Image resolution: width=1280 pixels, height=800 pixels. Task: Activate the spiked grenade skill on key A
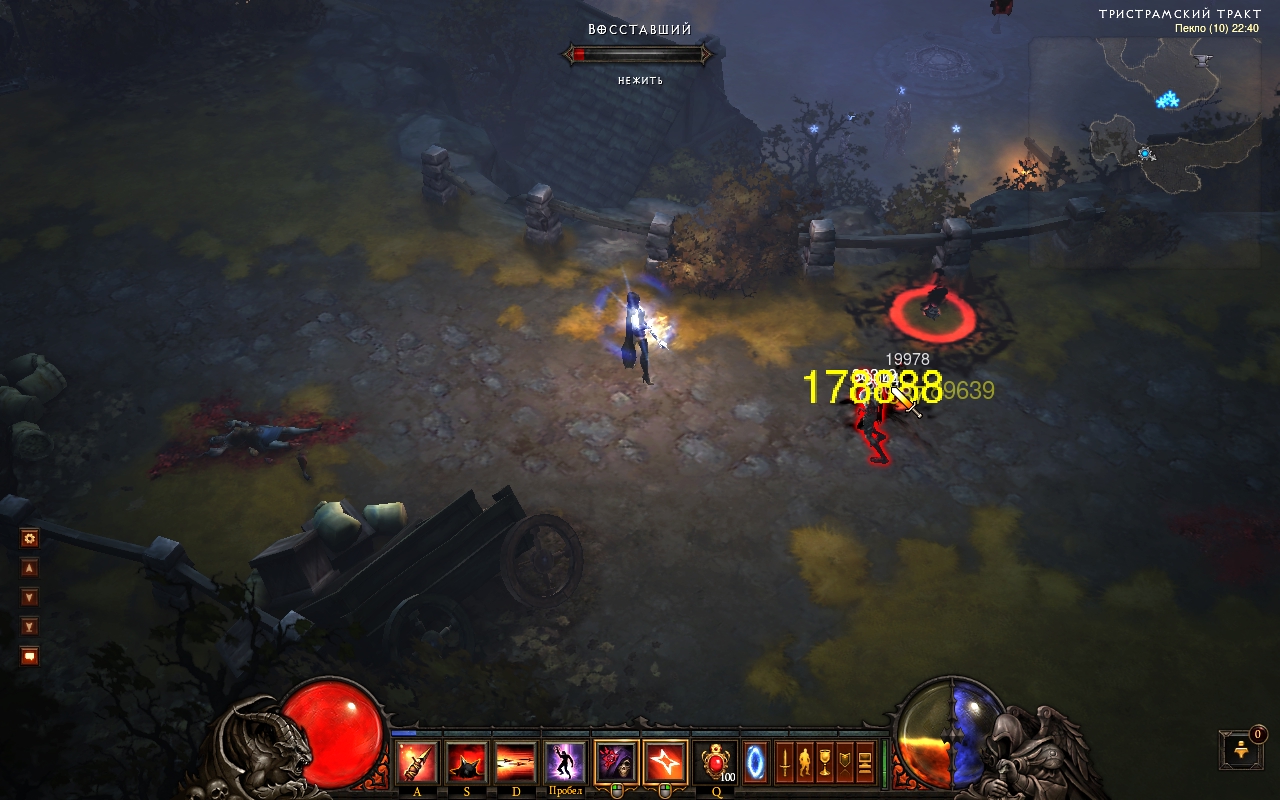[417, 763]
